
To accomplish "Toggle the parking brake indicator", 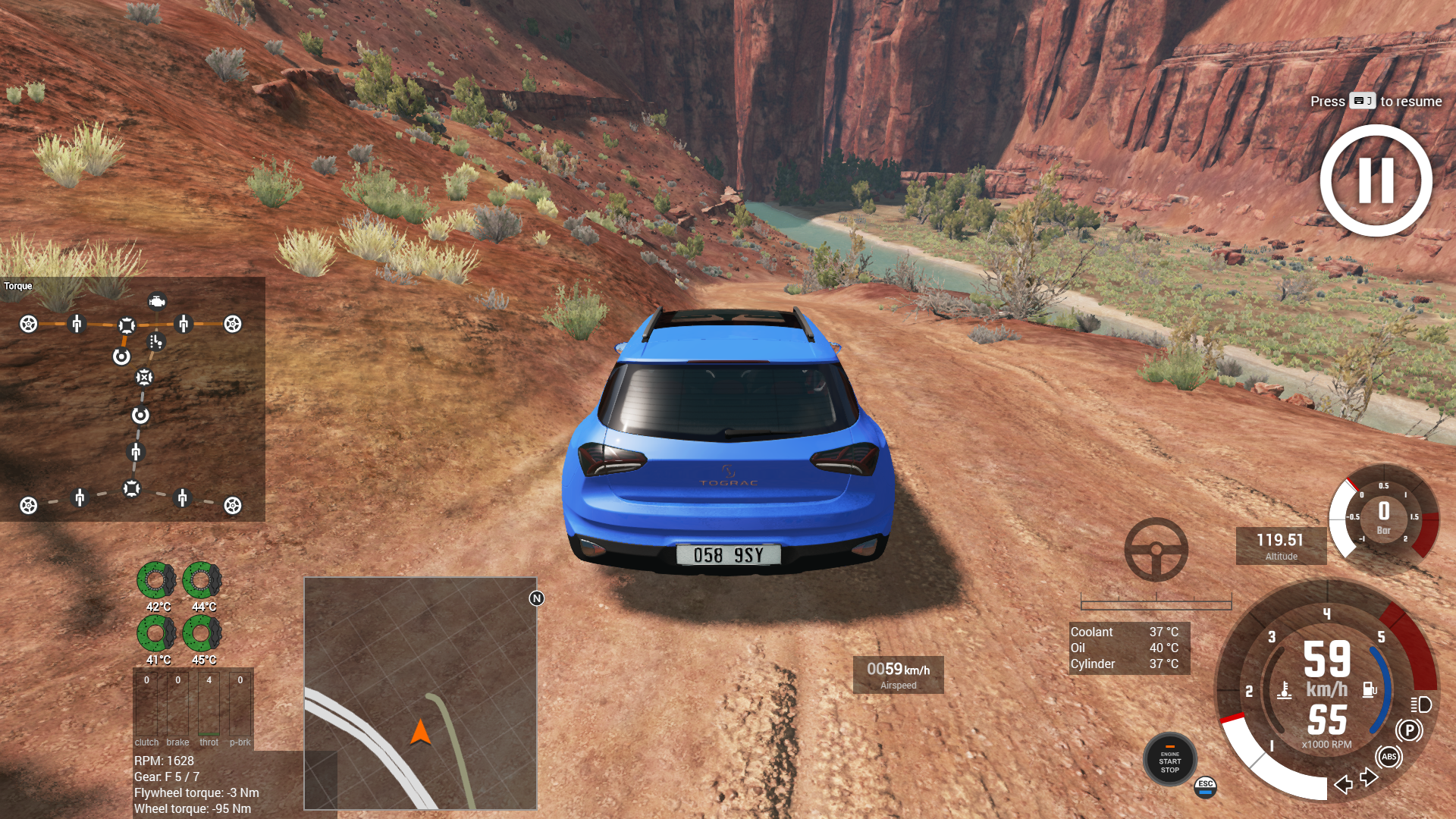I will (x=1409, y=730).
